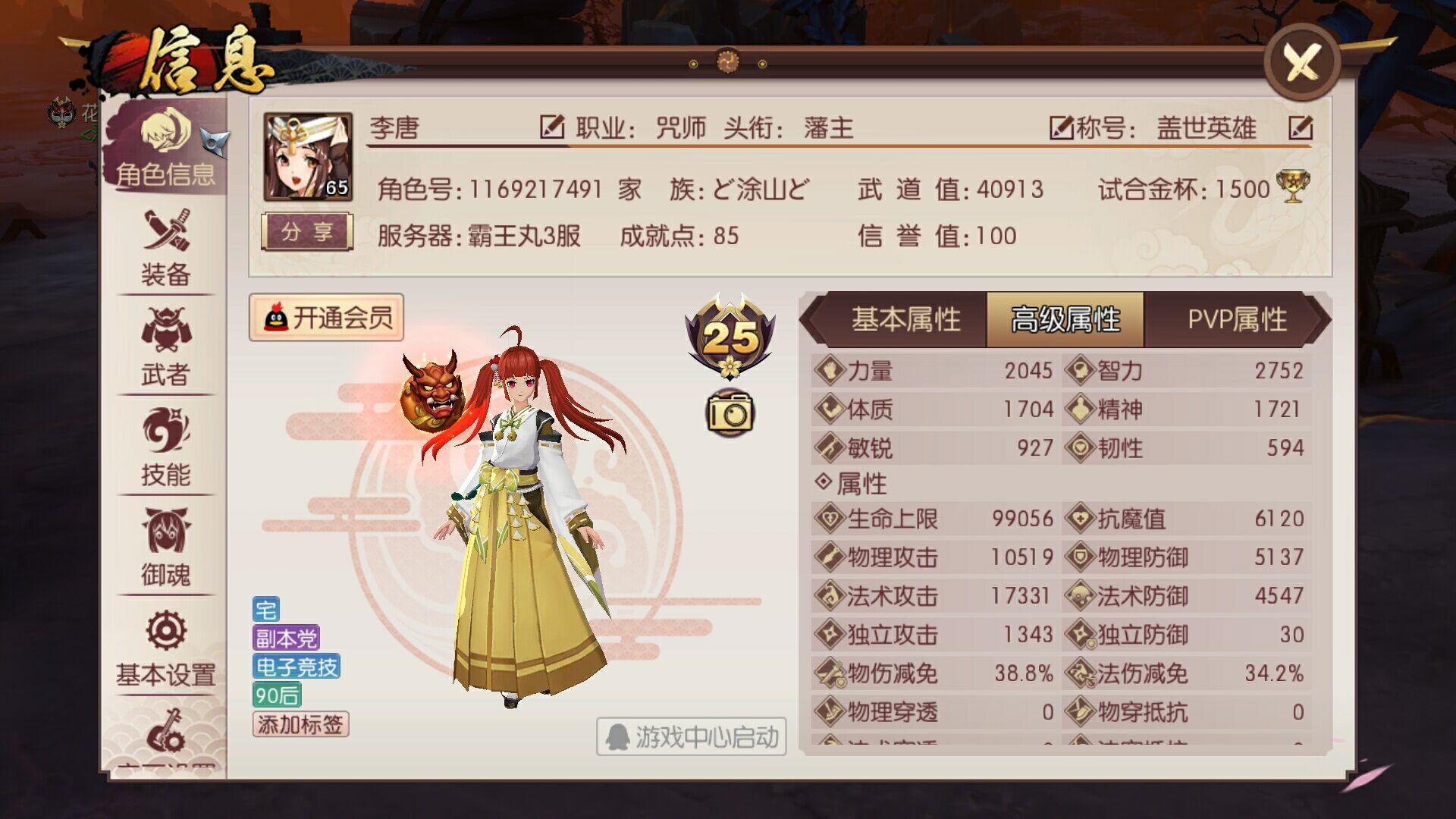The width and height of the screenshot is (1456, 819).
Task: Open the 装备 equipment panel
Action: (168, 250)
